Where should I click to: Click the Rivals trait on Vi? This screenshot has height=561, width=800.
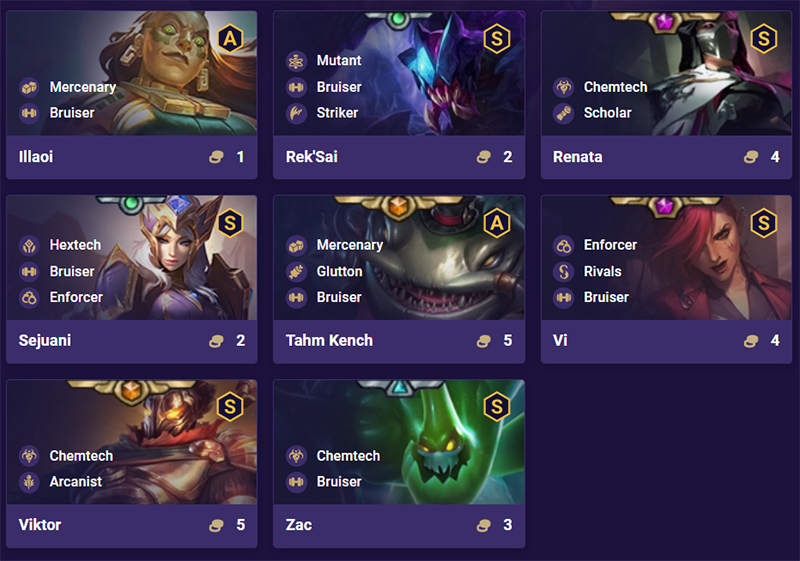click(602, 271)
